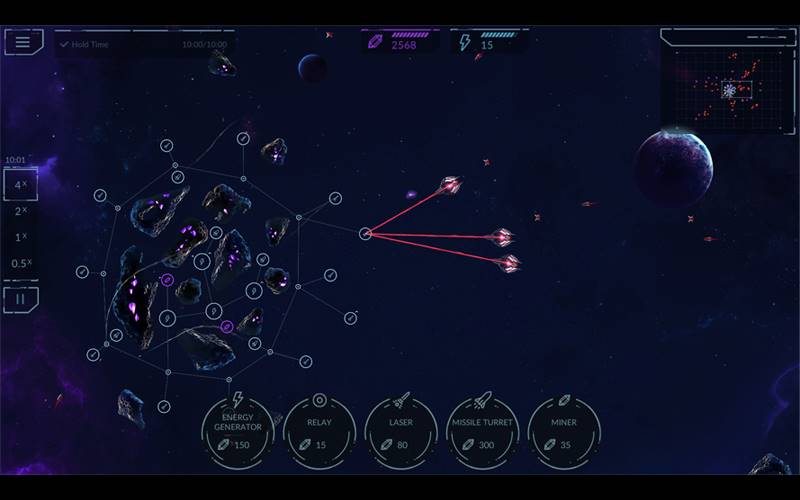800x500 pixels.
Task: Open the Hold Time objective tracker
Action: coord(142,45)
